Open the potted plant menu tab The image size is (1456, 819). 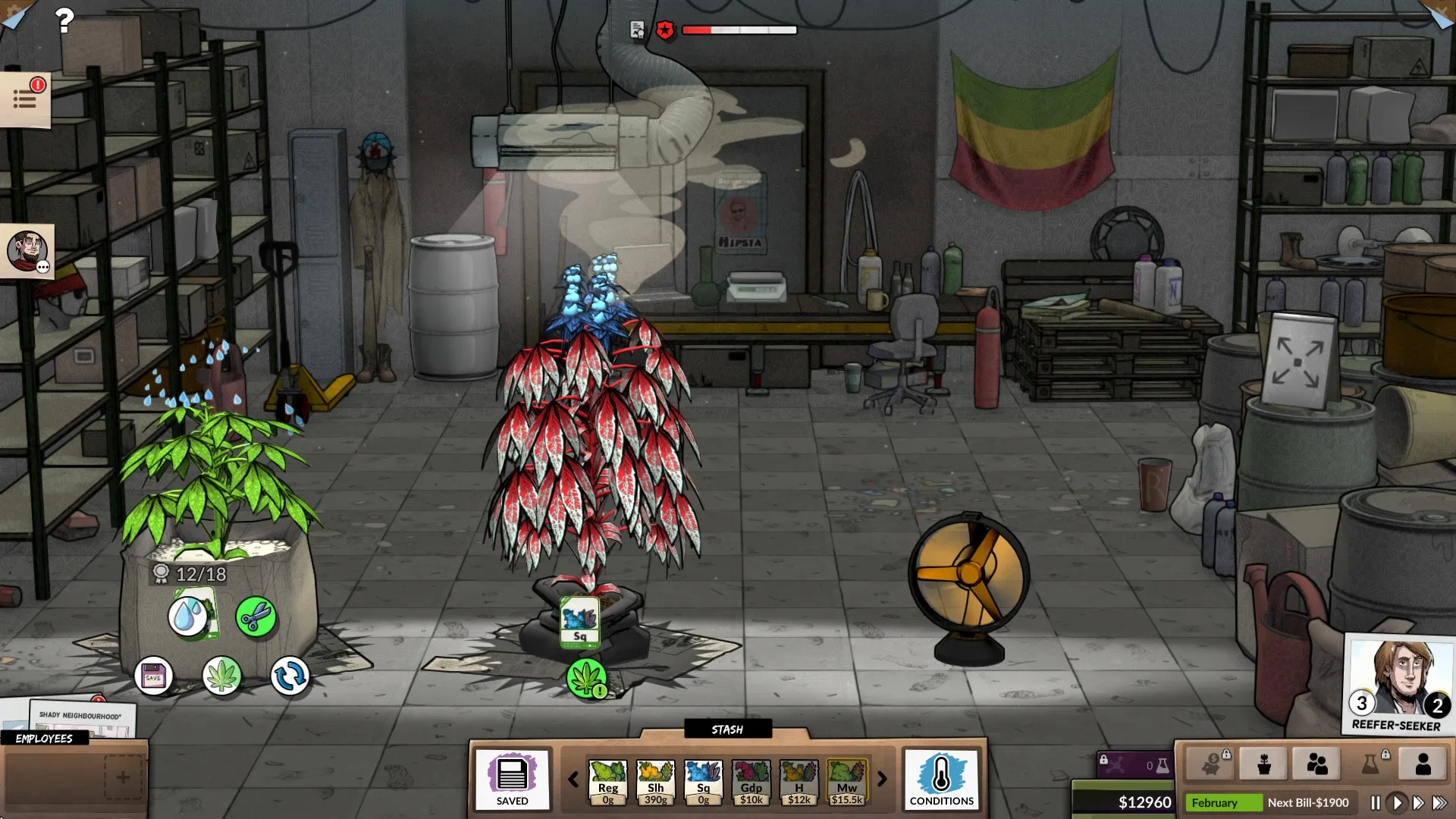1263,764
